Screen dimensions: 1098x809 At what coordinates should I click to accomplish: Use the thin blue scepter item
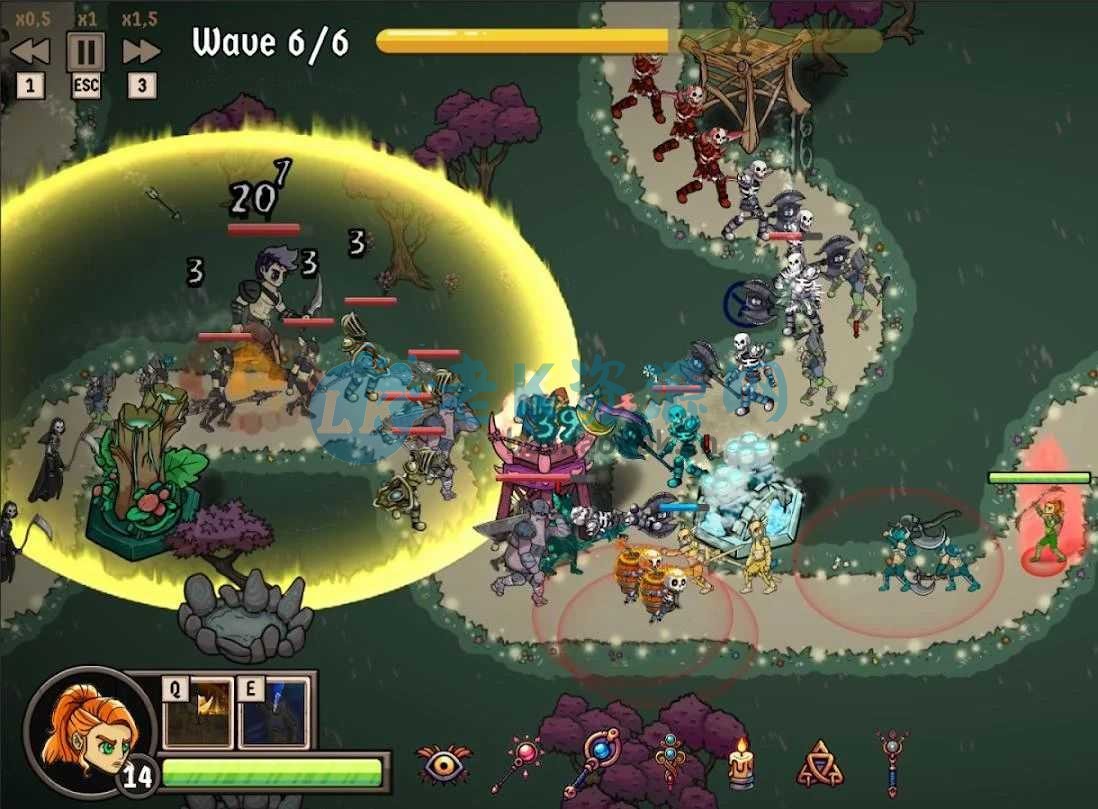(891, 763)
